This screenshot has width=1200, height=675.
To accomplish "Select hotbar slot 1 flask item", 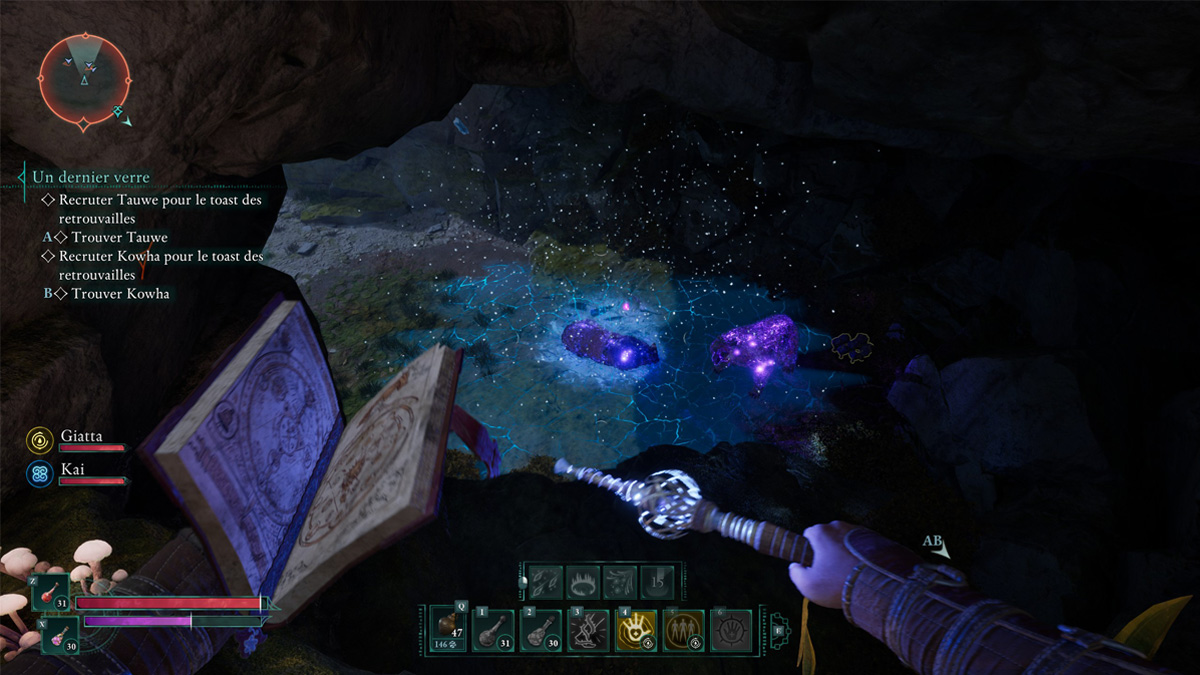I will click(493, 631).
